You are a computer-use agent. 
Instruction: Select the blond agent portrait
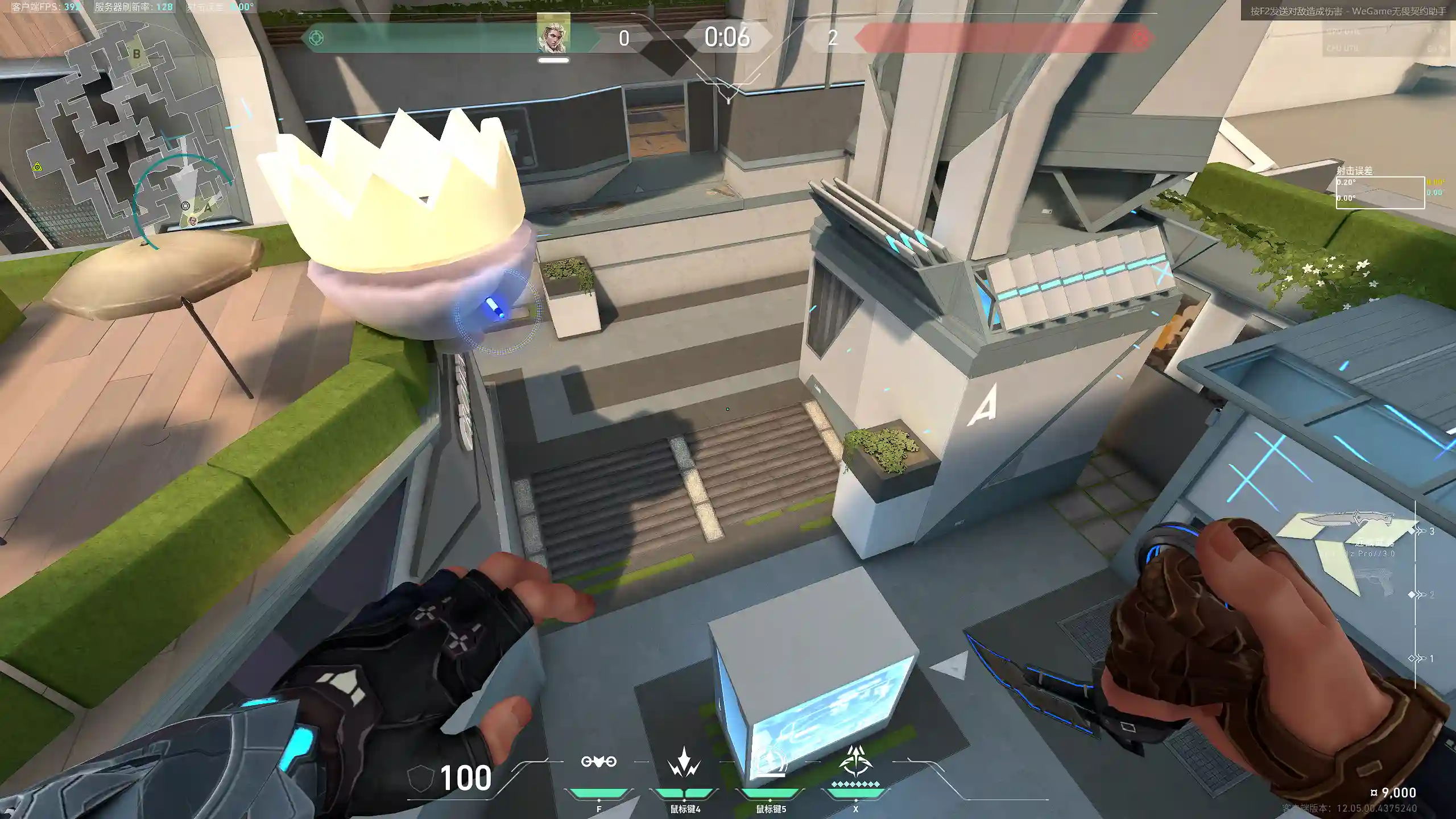pos(553,34)
